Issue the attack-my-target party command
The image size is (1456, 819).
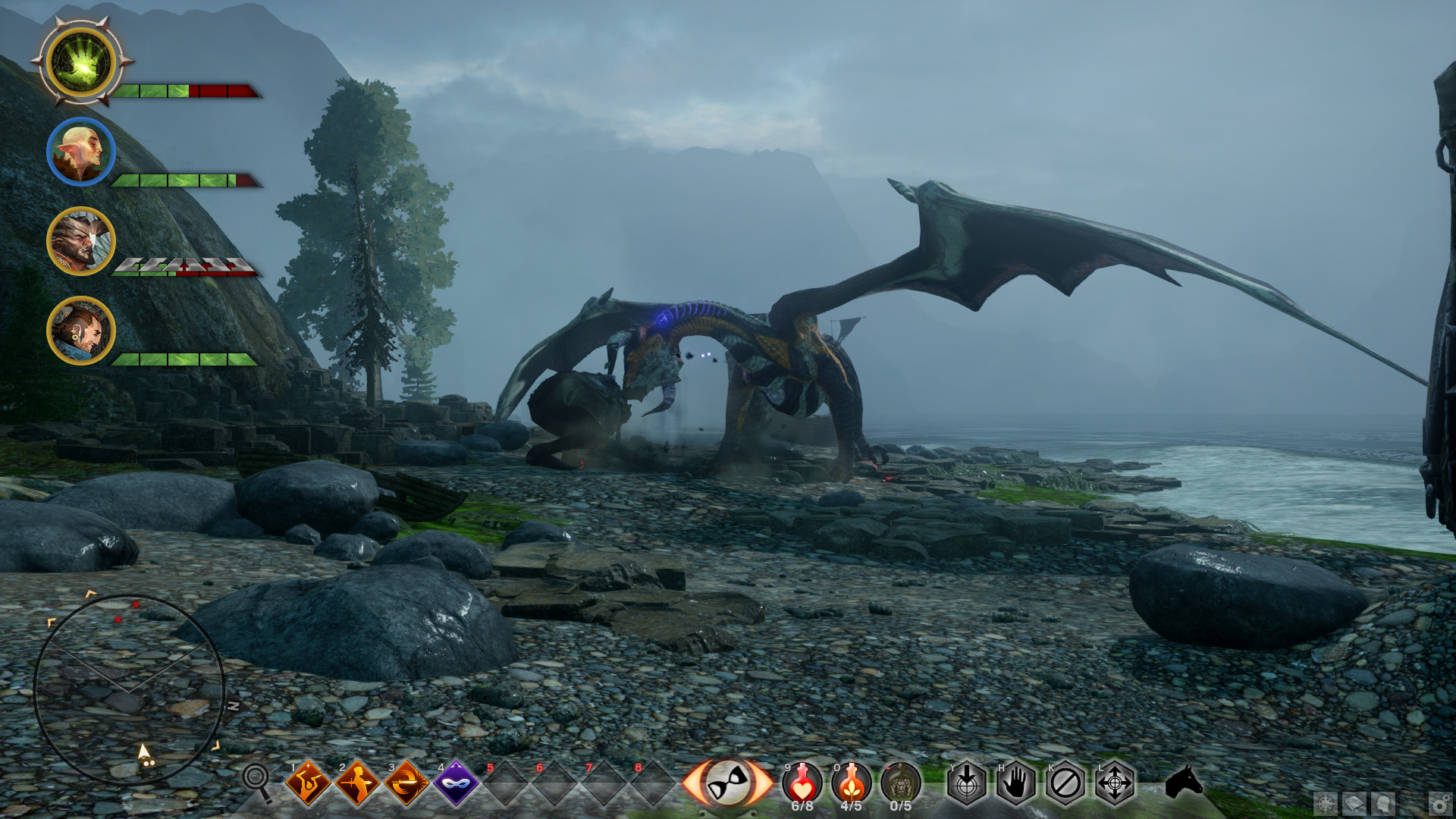[967, 783]
